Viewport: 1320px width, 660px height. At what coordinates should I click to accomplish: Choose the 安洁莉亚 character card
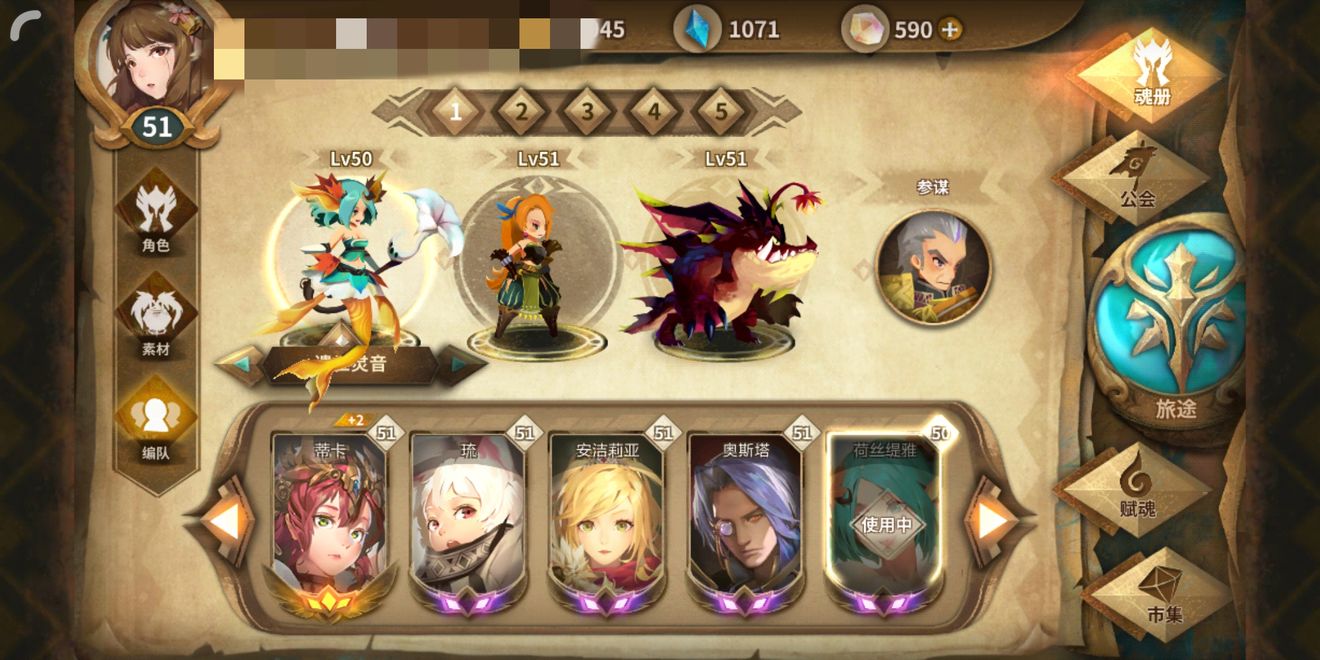pos(606,515)
